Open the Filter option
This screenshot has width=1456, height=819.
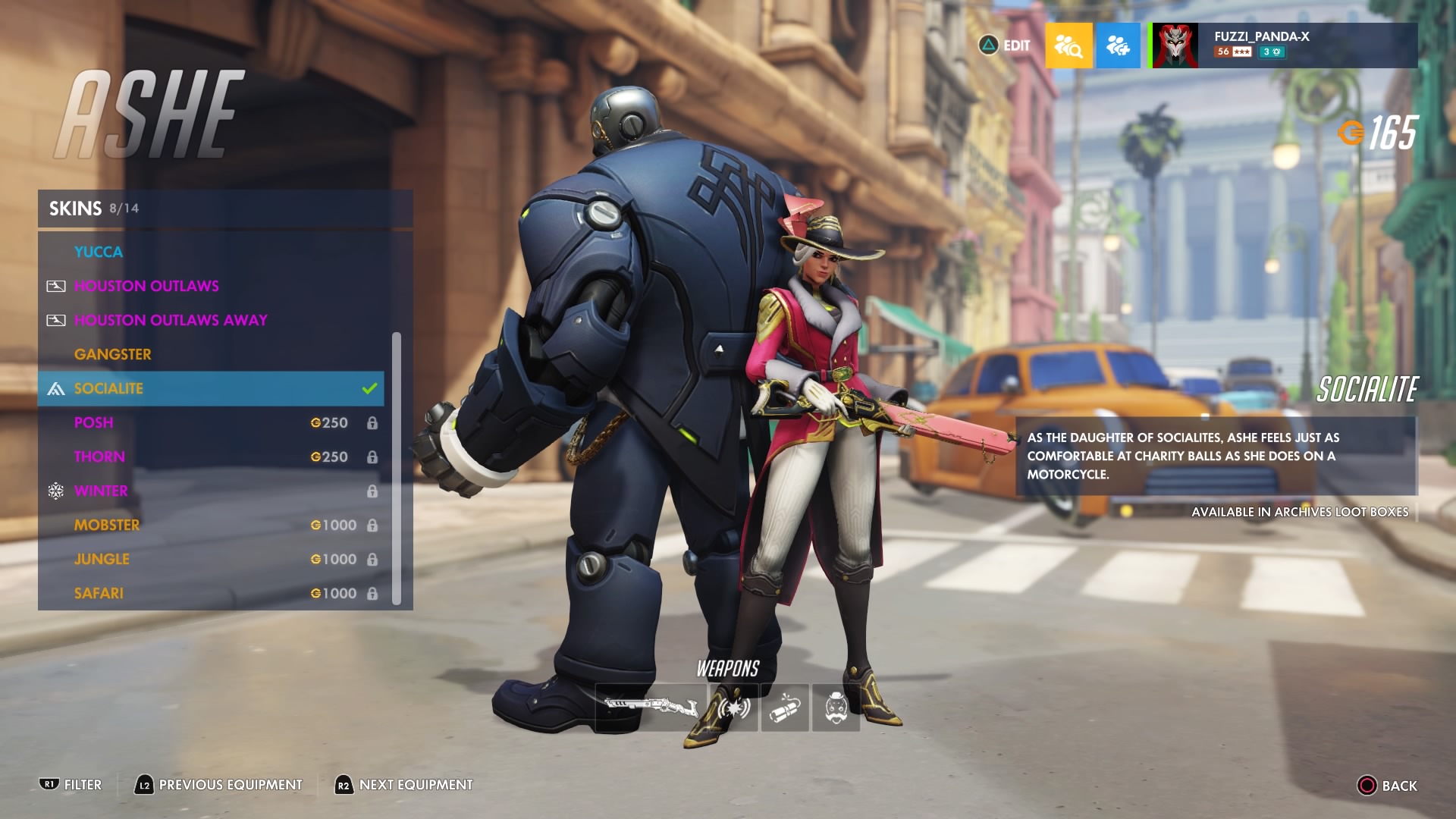(x=71, y=785)
